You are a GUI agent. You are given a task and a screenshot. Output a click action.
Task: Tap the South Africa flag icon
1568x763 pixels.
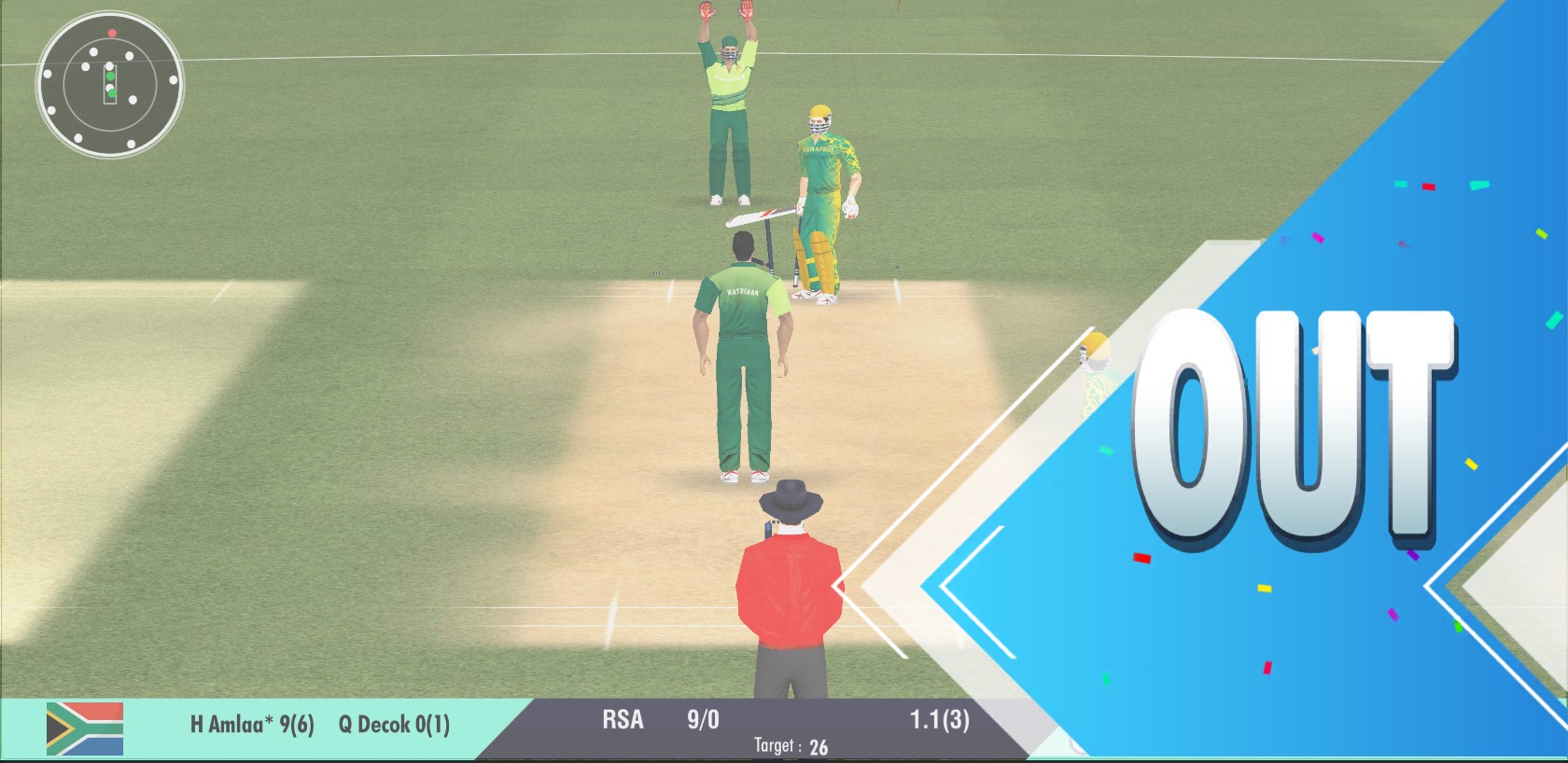click(x=85, y=728)
